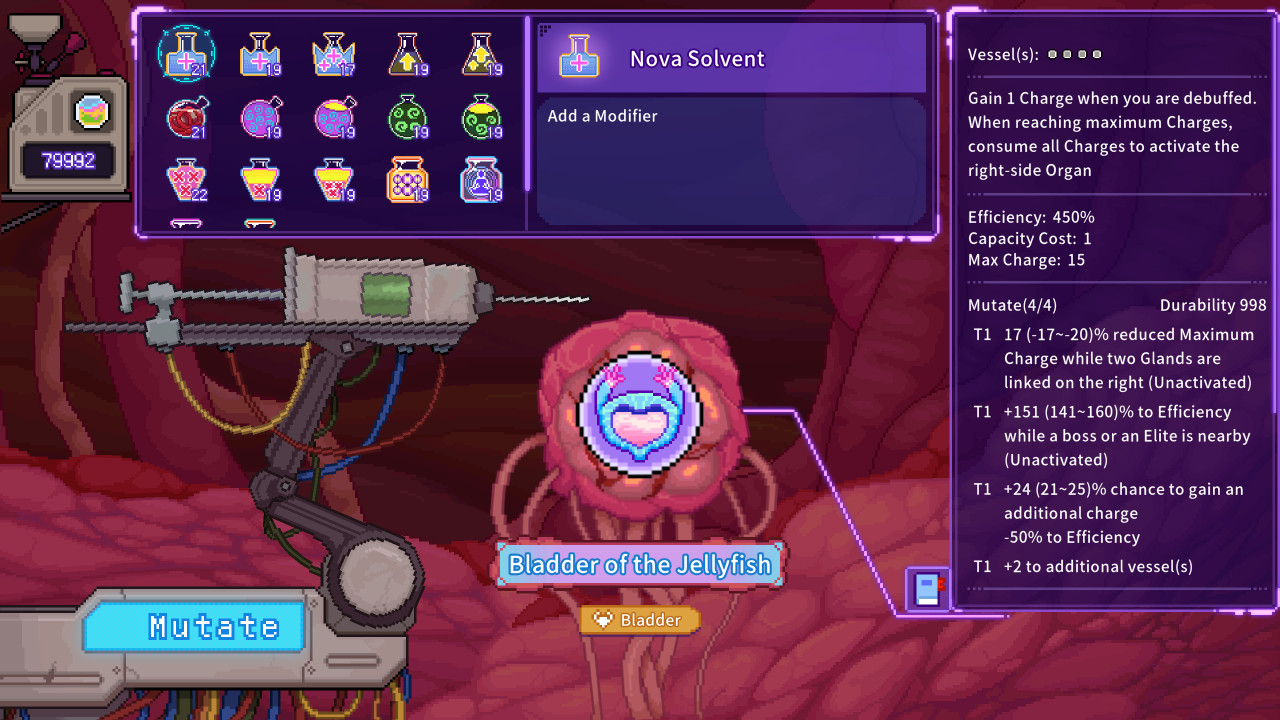Select the green potion with yellow top

click(482, 118)
